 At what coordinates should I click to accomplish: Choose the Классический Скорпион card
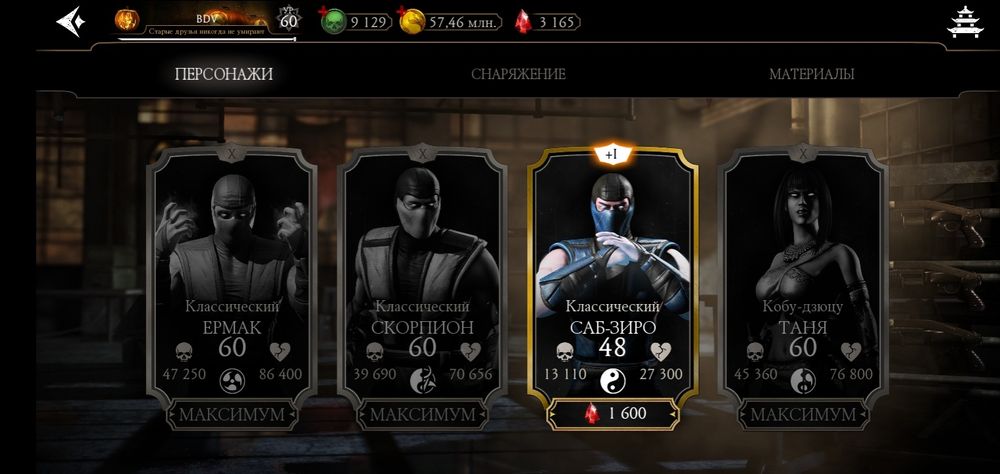(x=422, y=270)
